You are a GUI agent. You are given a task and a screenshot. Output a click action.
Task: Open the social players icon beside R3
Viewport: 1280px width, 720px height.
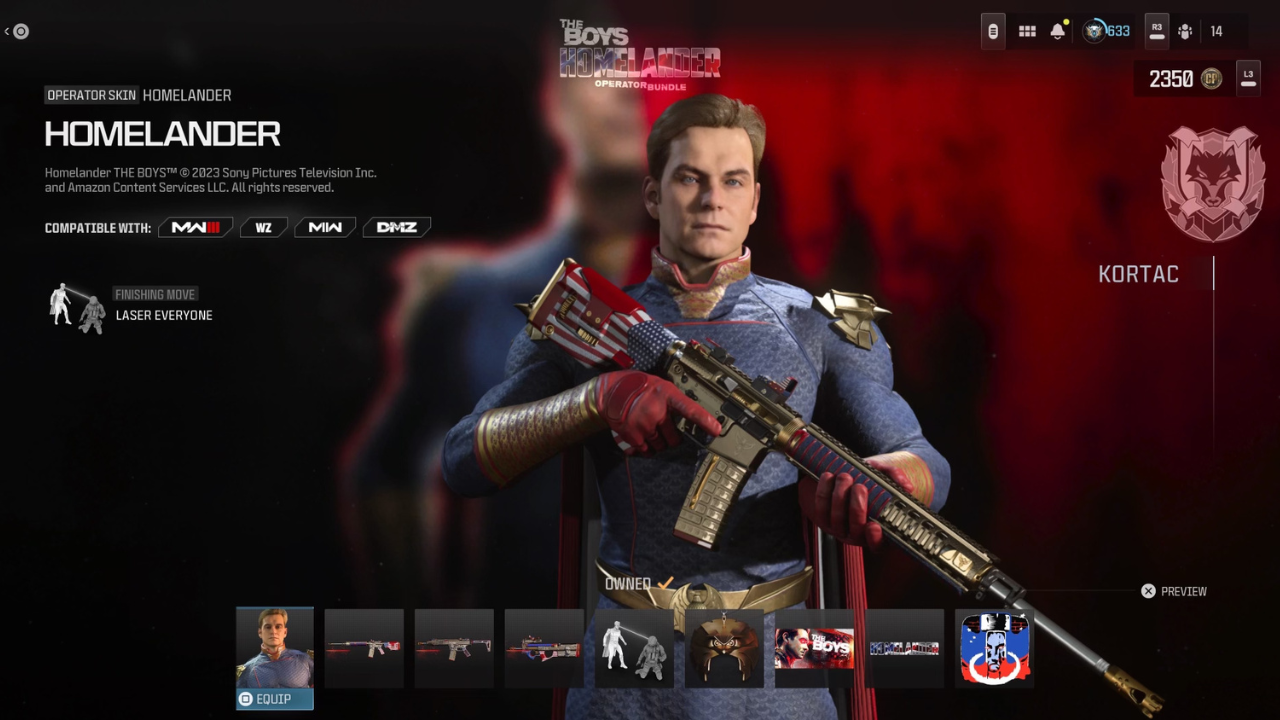1185,31
